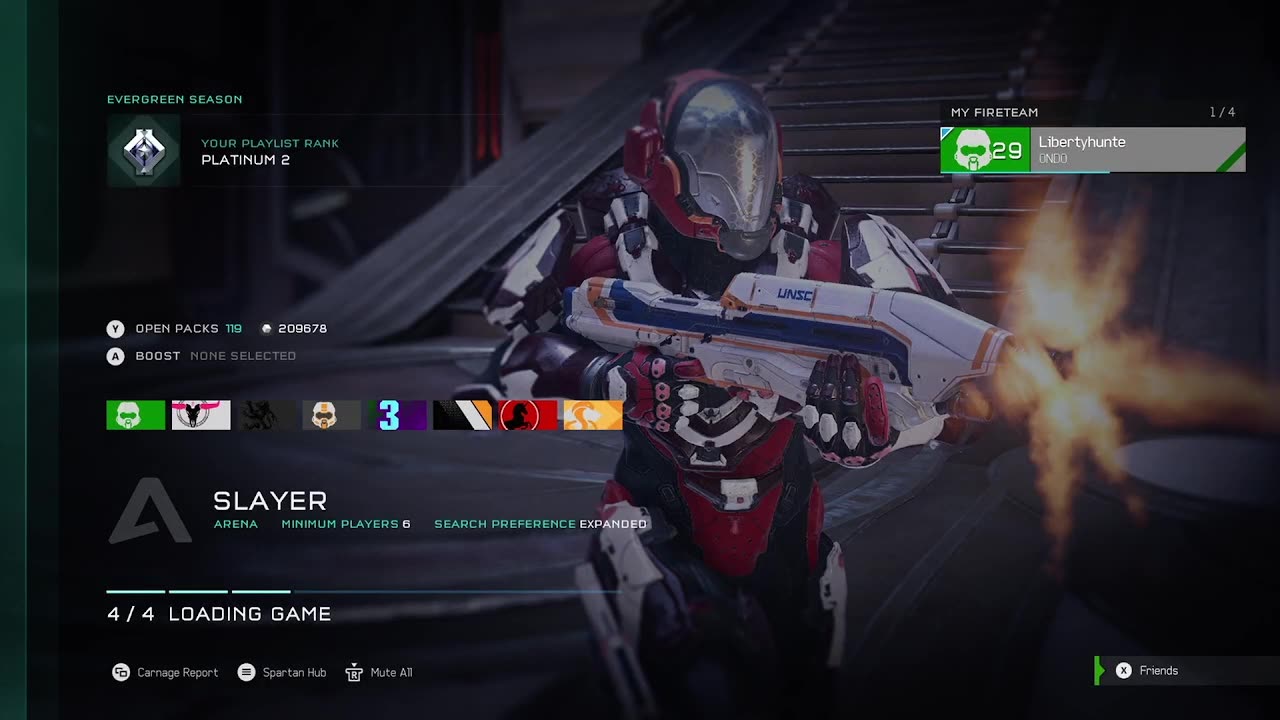Open the Carnage Report
This screenshot has height=720, width=1280.
pyautogui.click(x=165, y=672)
